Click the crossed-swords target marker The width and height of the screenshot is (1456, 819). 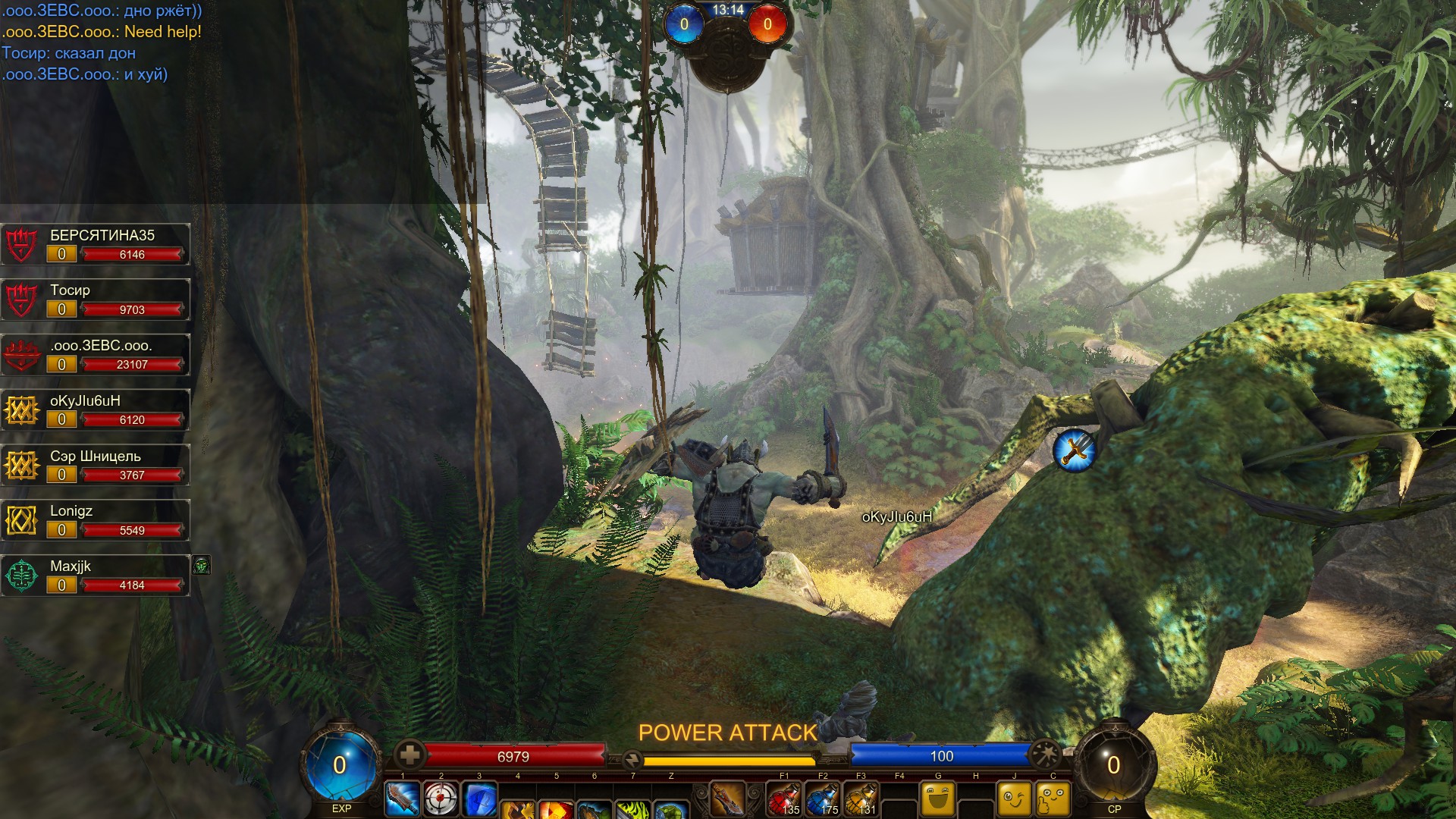(x=1075, y=450)
